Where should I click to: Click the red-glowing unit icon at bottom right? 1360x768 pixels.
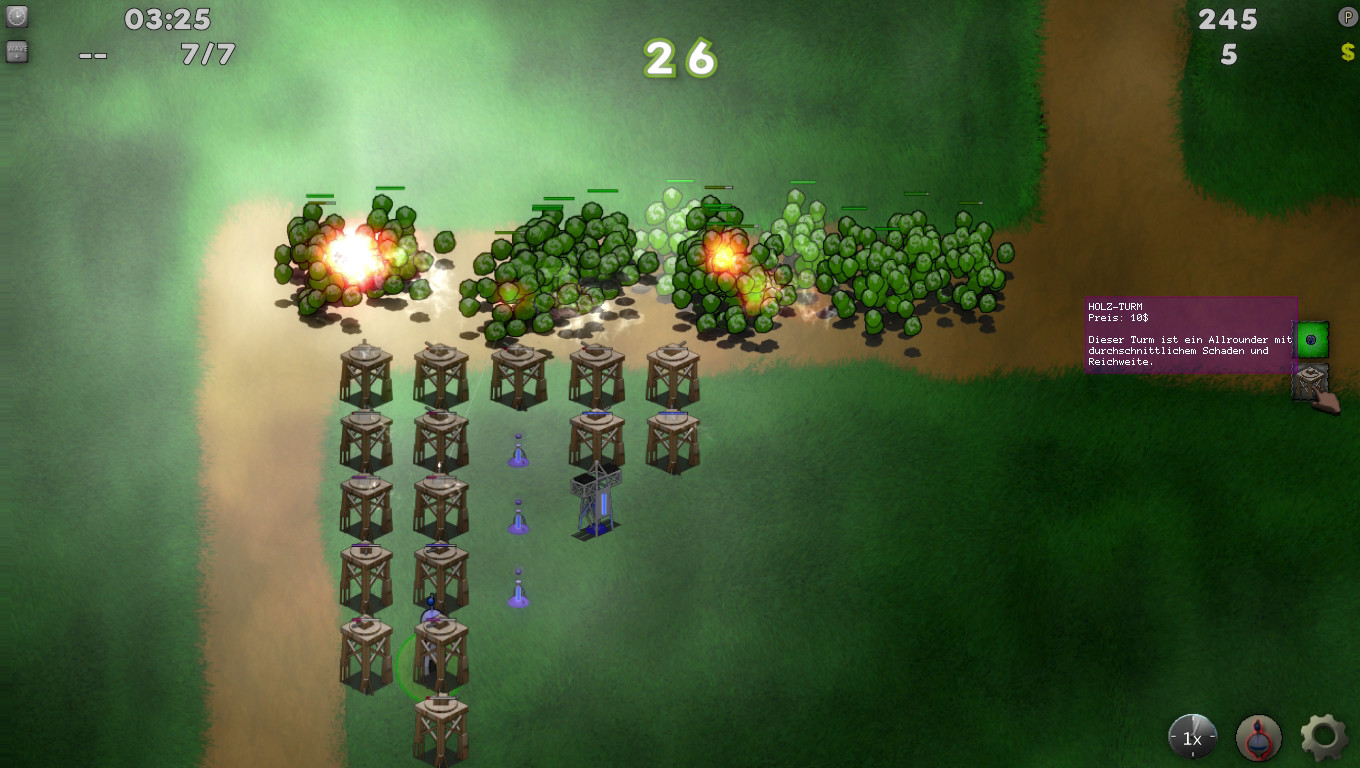coord(1258,736)
